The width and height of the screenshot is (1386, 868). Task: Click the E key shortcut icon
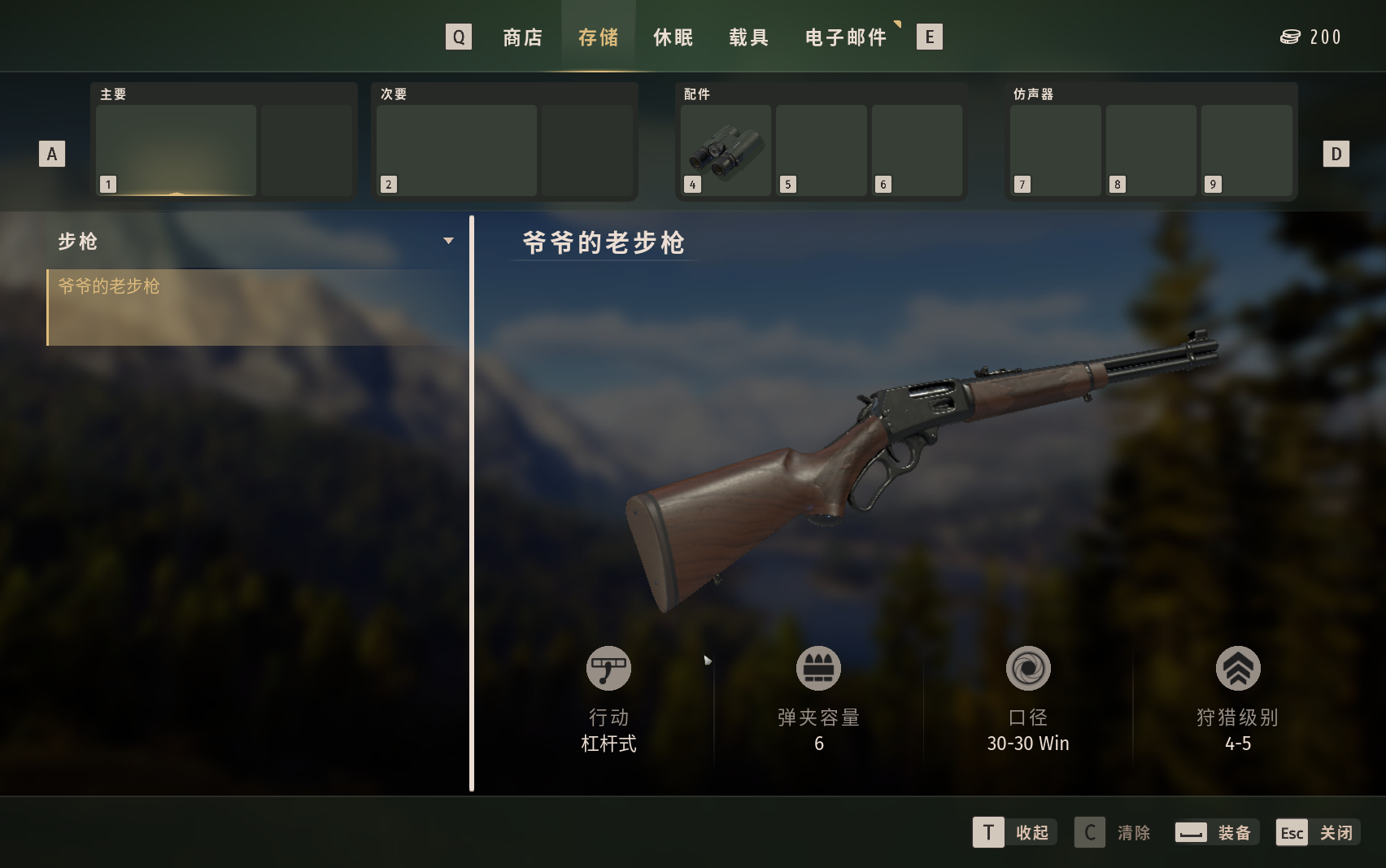coord(929,37)
